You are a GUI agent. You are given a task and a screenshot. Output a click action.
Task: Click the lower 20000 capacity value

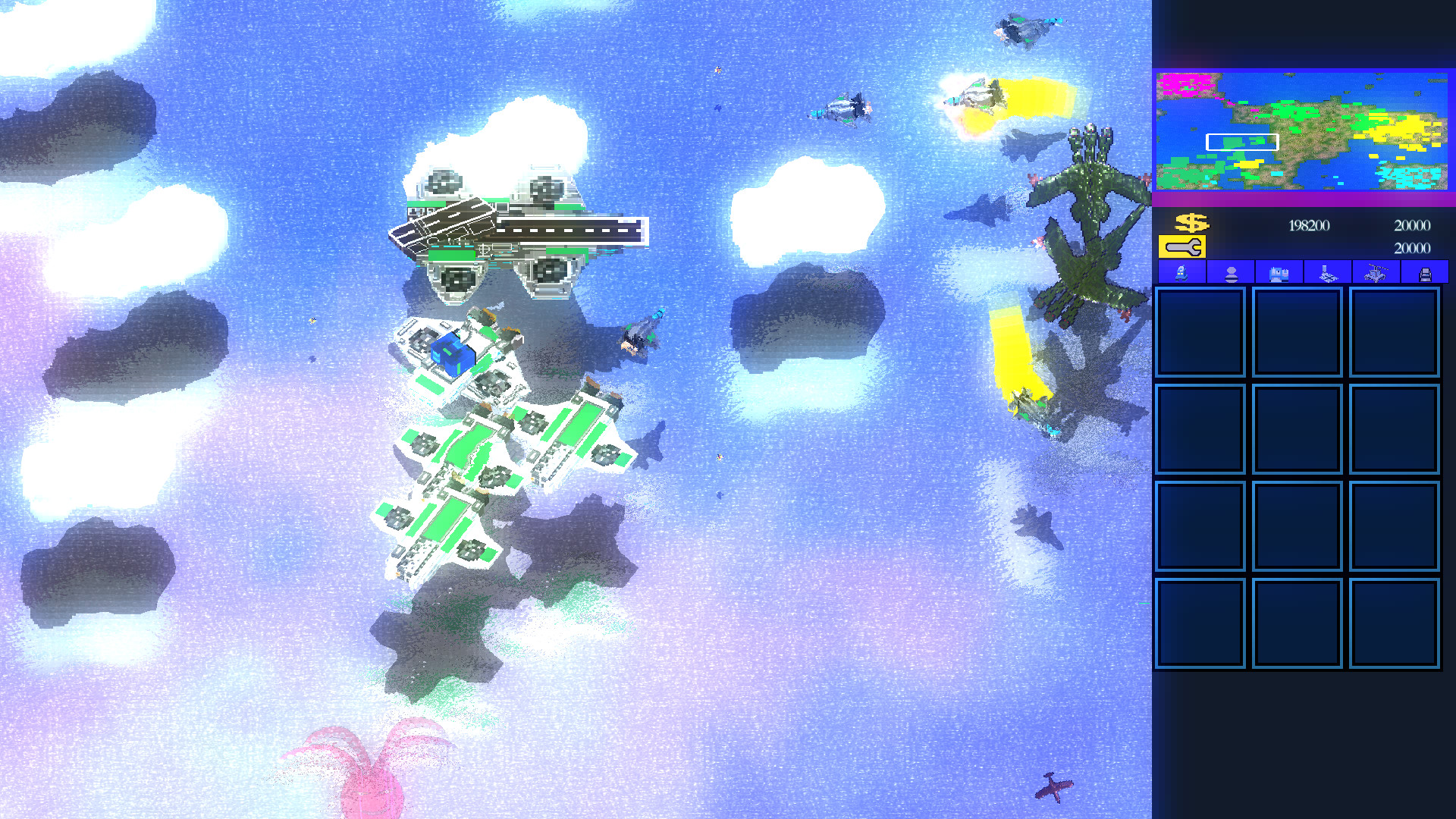1411,248
